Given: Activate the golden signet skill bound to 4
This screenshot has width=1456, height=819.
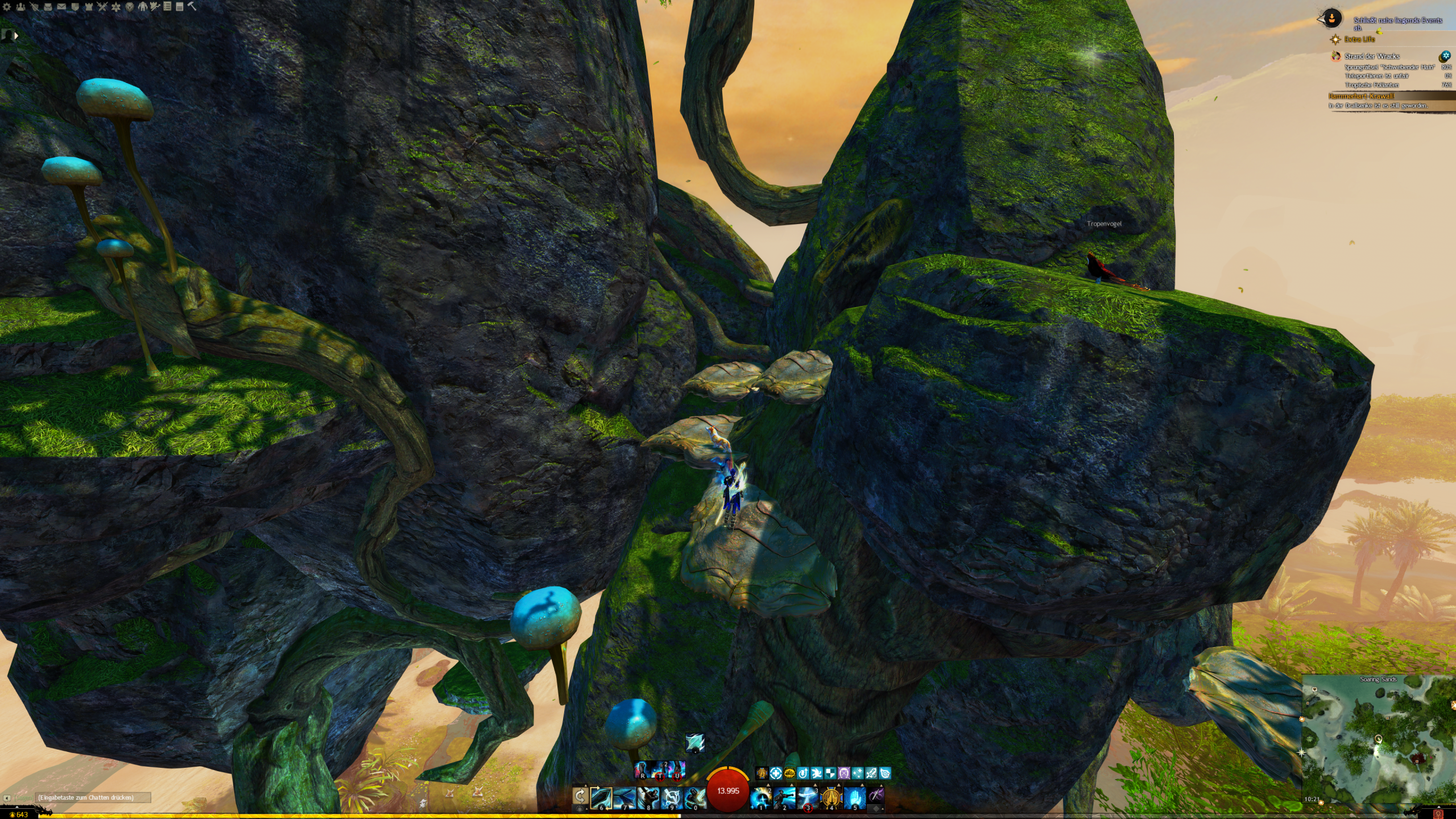Looking at the screenshot, I should point(831,798).
